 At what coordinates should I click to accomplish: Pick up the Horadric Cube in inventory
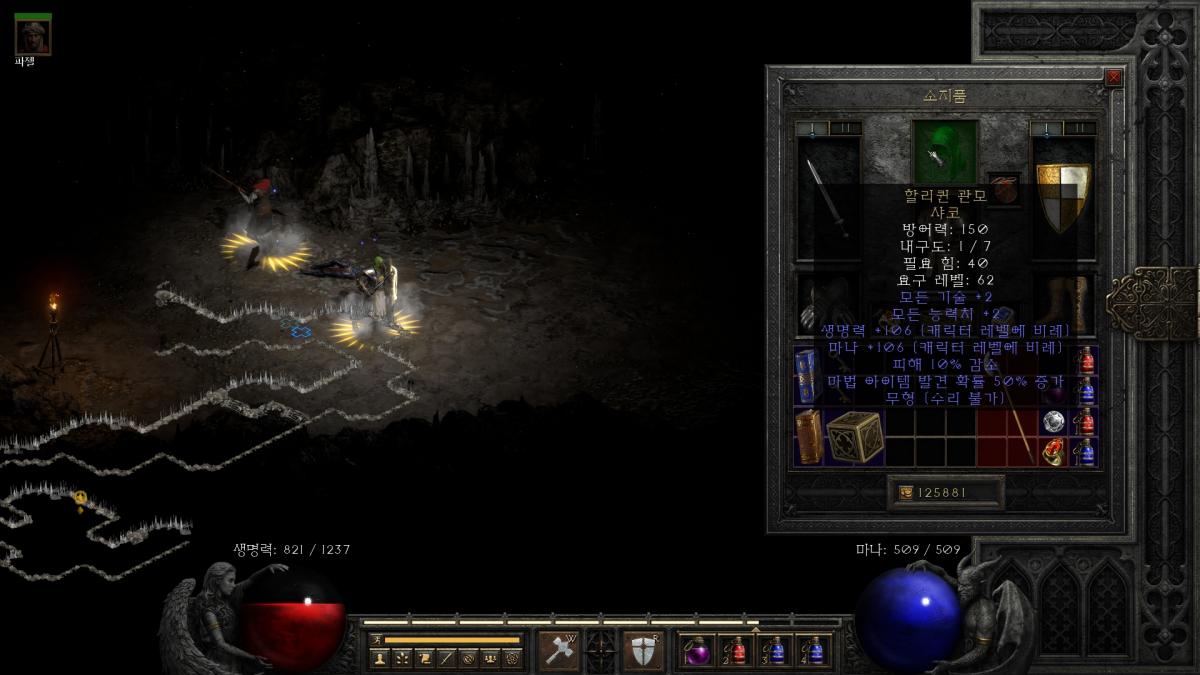click(x=855, y=437)
